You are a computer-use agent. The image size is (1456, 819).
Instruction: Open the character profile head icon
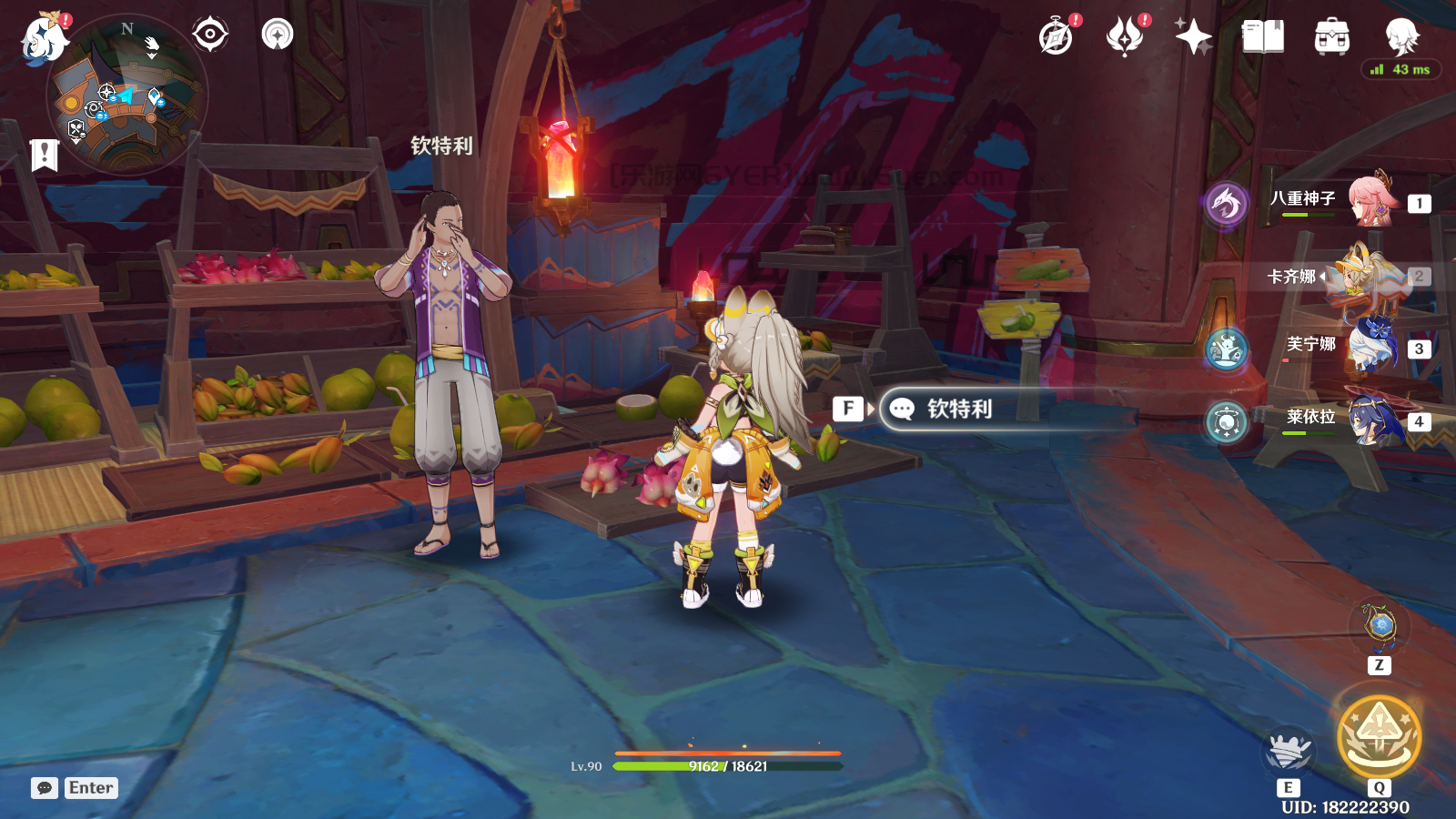(1401, 37)
